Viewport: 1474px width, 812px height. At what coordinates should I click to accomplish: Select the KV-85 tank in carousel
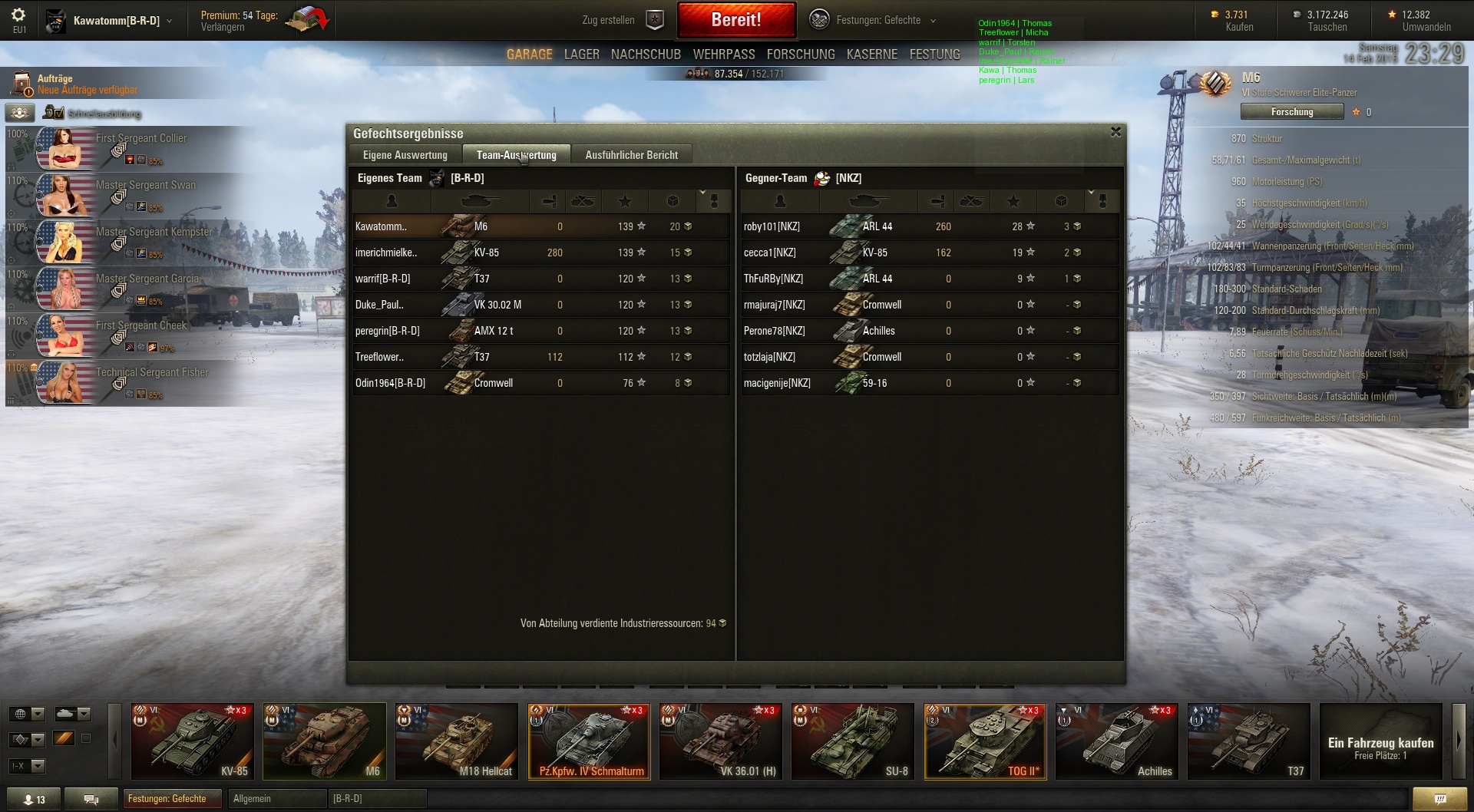pos(193,741)
